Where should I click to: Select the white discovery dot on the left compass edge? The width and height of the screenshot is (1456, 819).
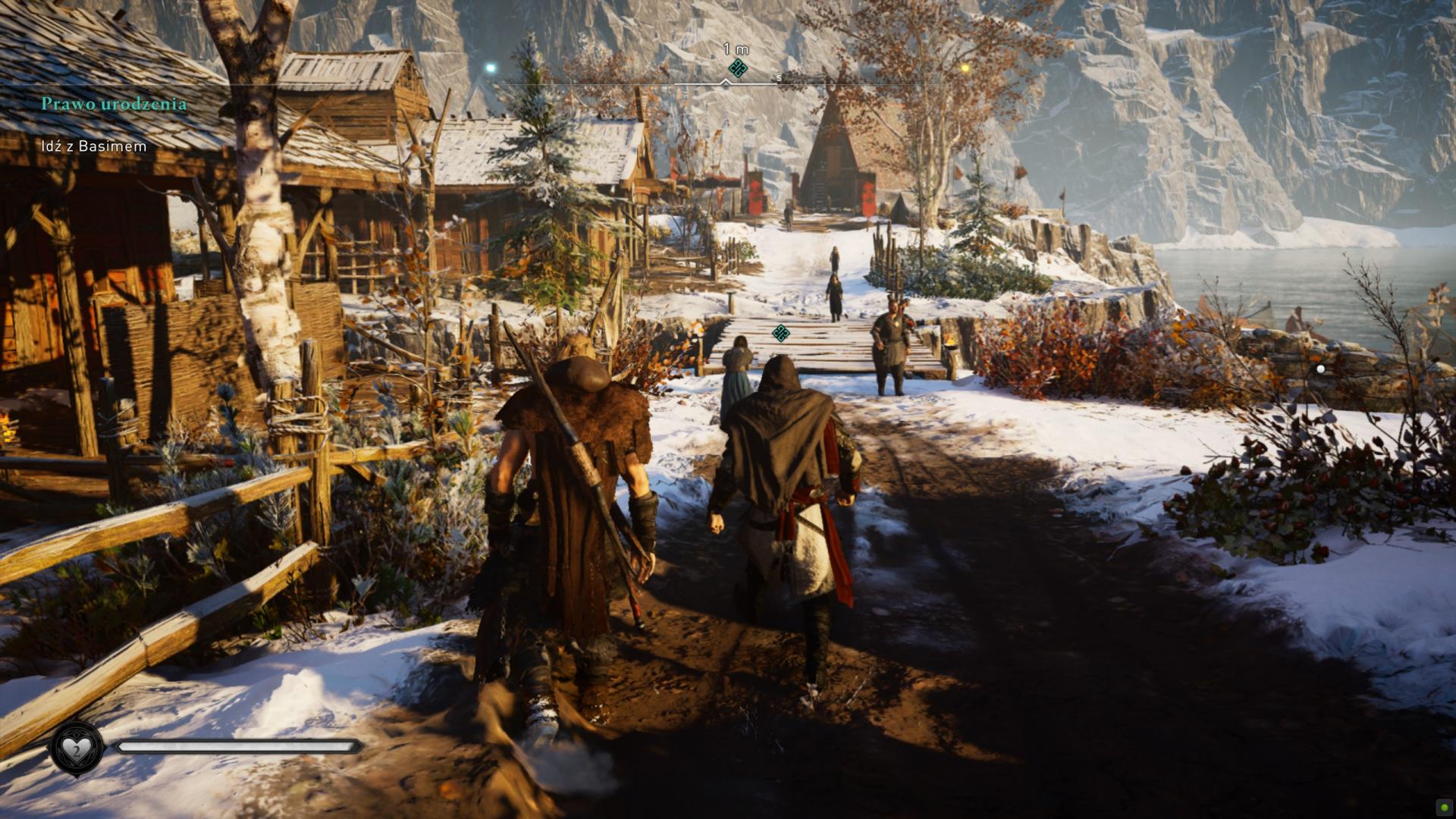(x=491, y=67)
